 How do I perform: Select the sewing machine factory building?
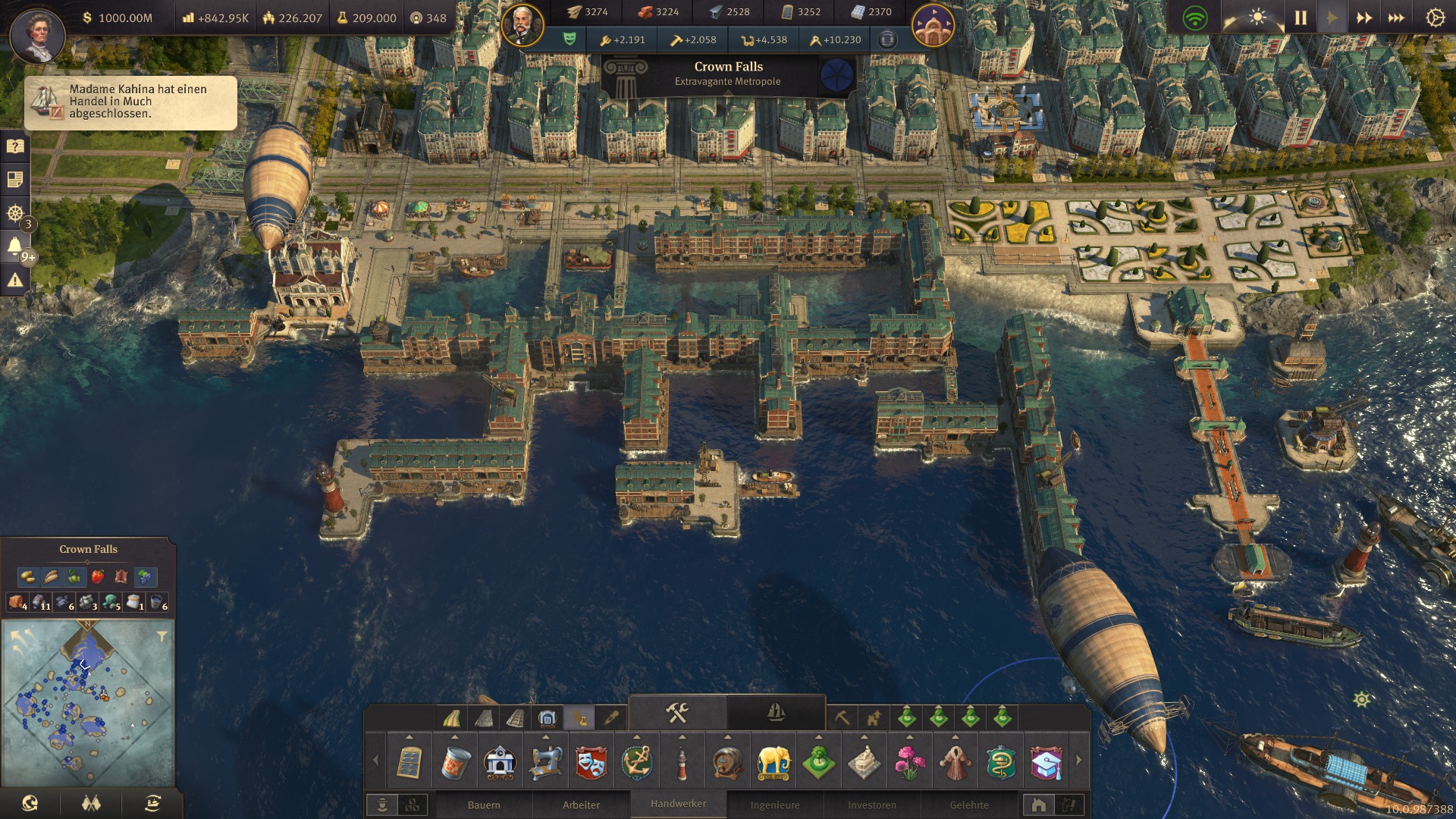tap(545, 762)
